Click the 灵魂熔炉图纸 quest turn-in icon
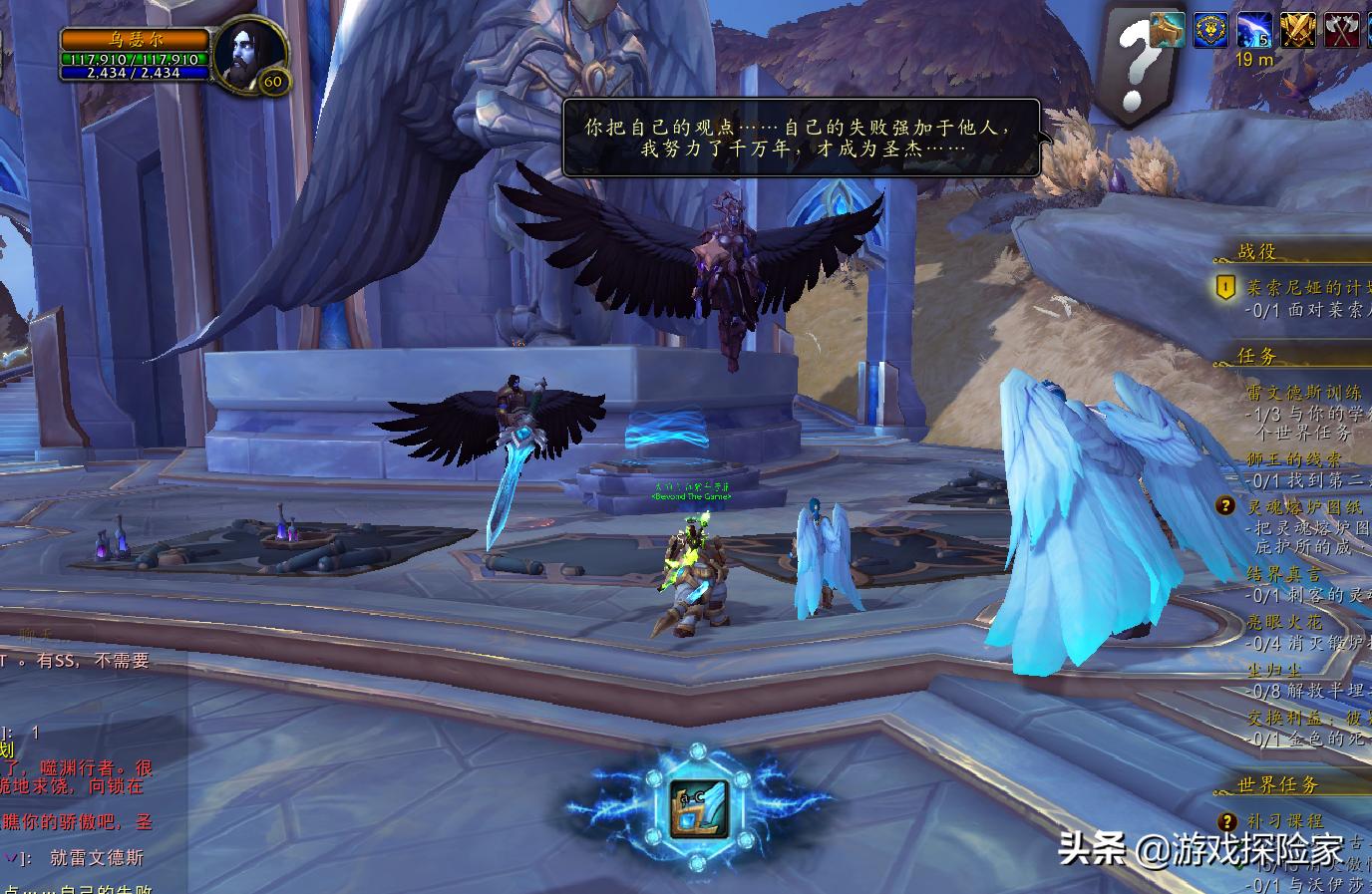 tap(1225, 506)
